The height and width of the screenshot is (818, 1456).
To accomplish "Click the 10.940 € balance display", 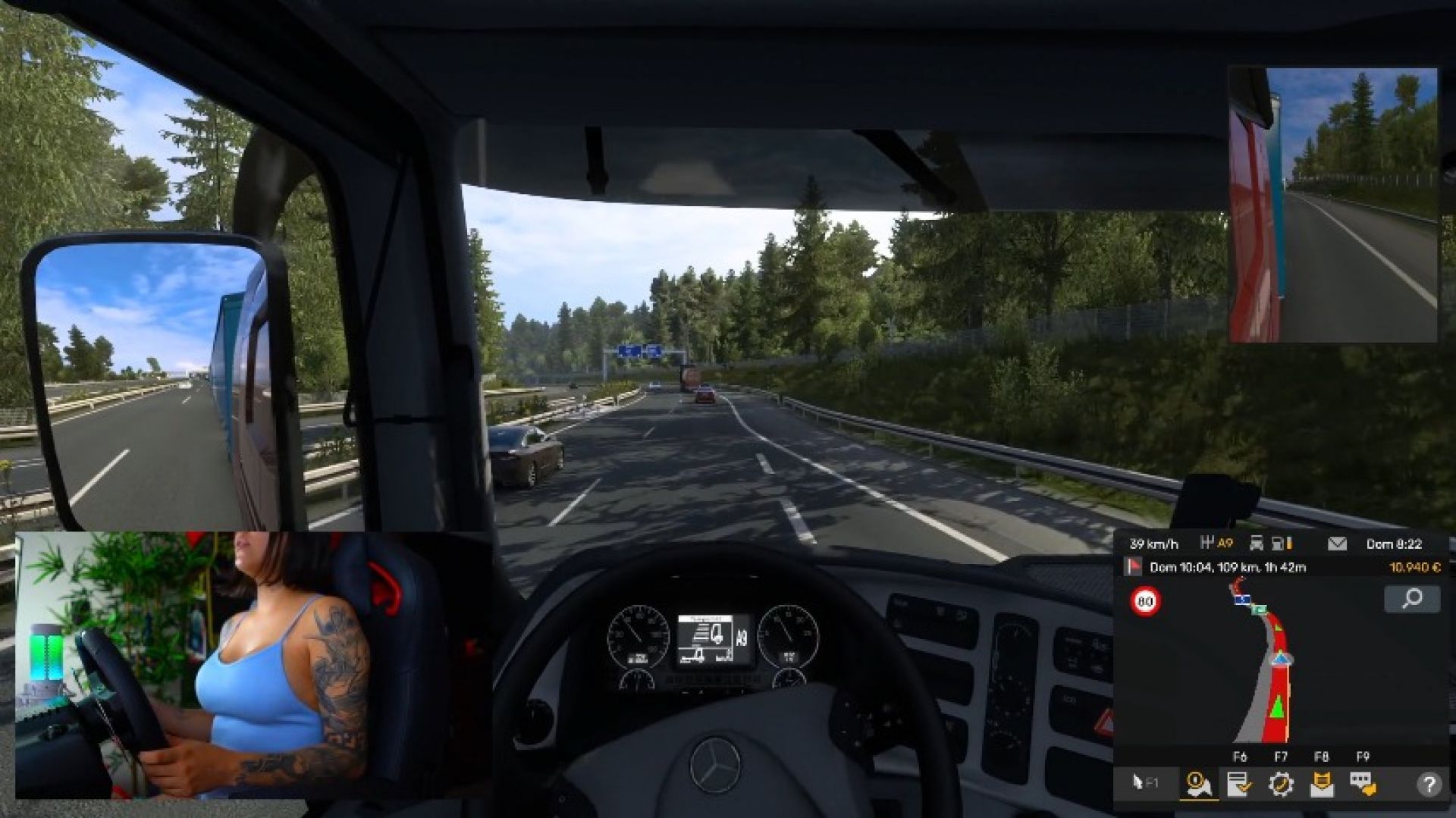I will (1415, 566).
